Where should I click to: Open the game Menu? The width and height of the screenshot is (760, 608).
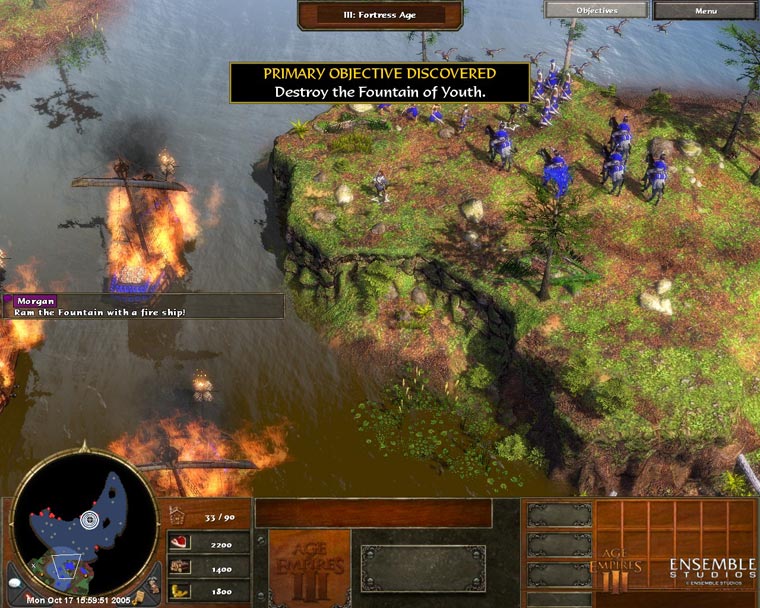point(705,11)
